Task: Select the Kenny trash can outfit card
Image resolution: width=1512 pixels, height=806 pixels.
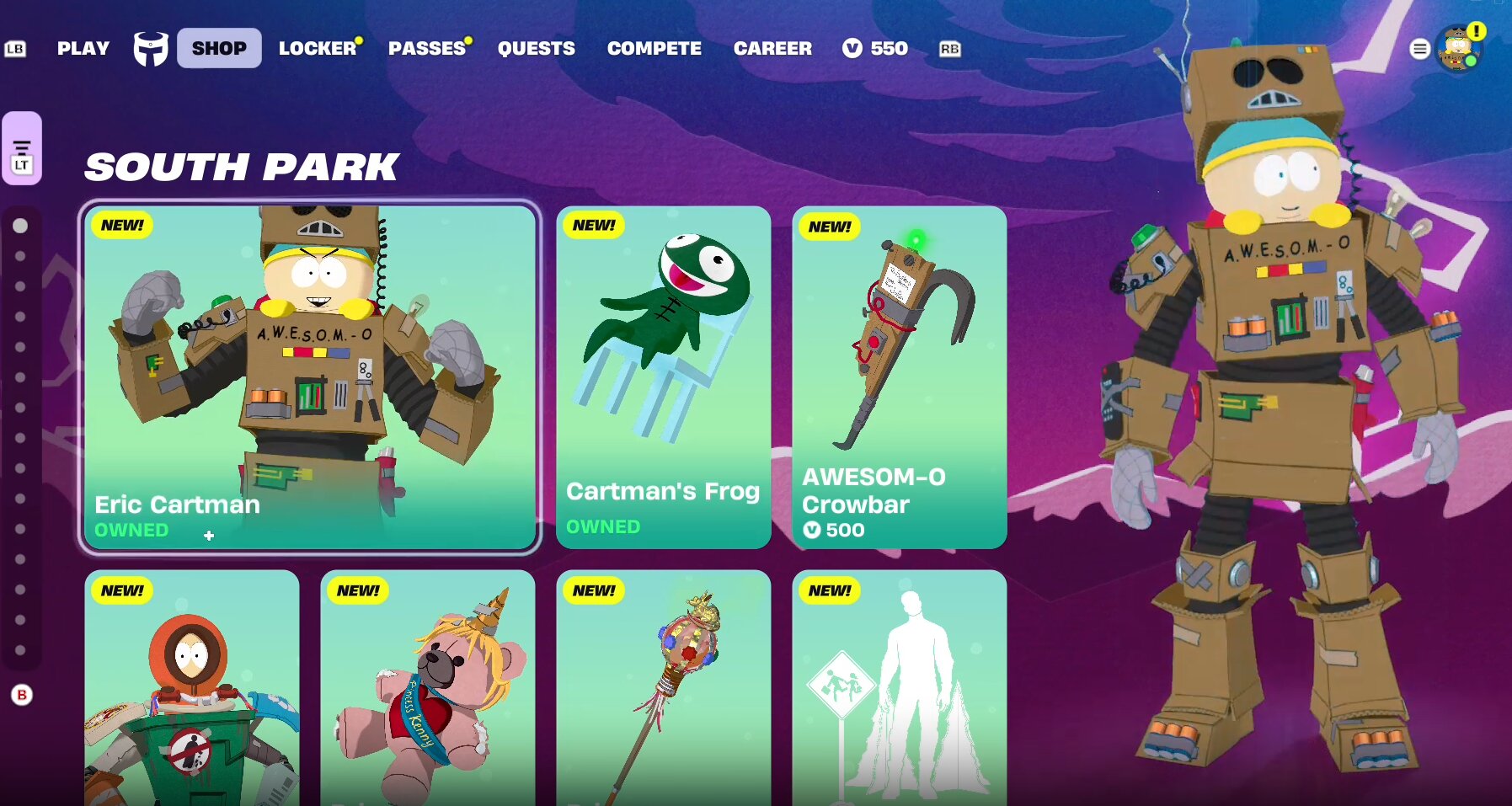Action: [x=191, y=691]
